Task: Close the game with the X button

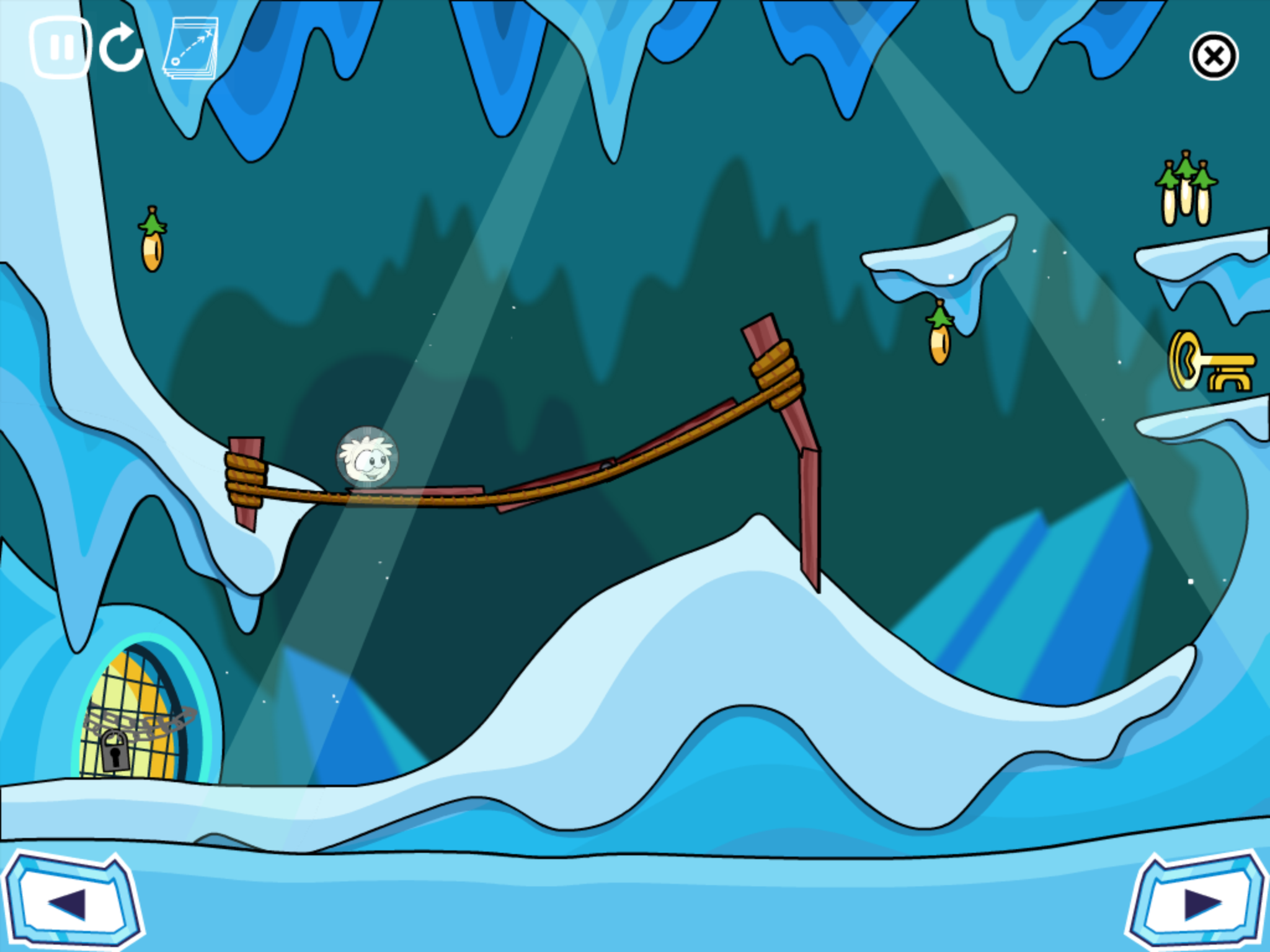Action: point(1214,56)
